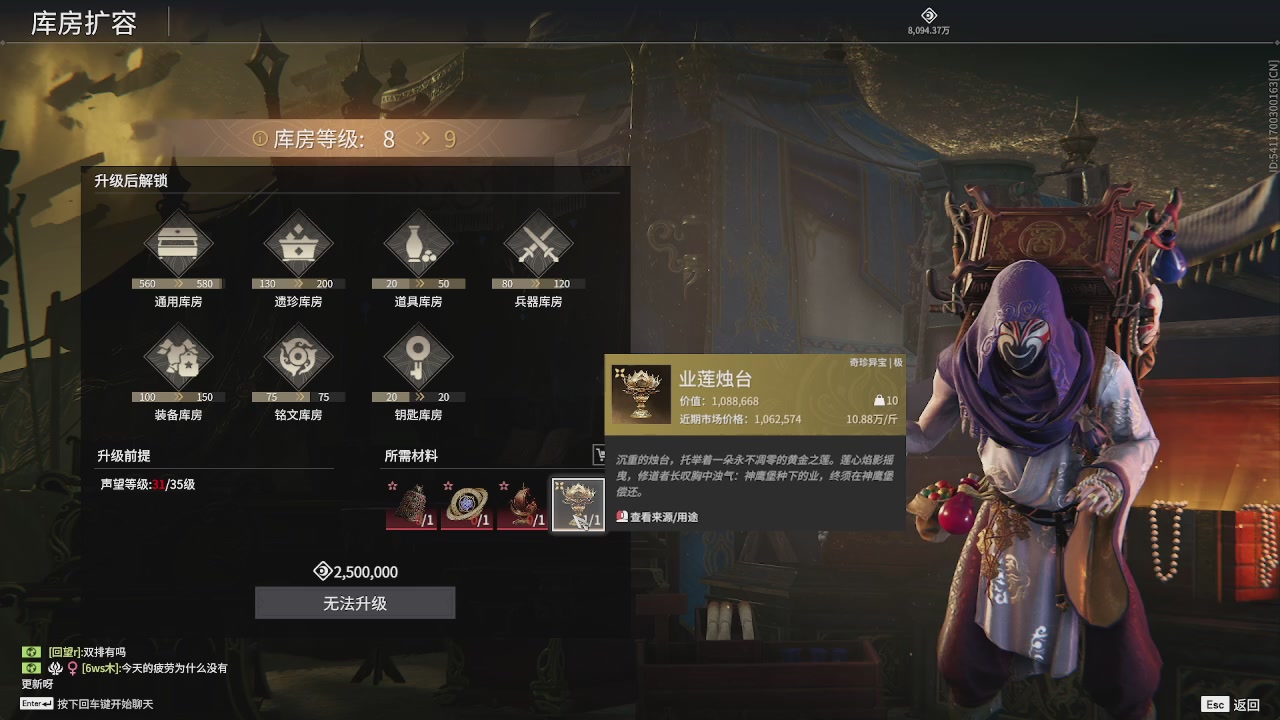
Task: Click the 兵器库房 crossed weapons icon
Action: pos(537,243)
